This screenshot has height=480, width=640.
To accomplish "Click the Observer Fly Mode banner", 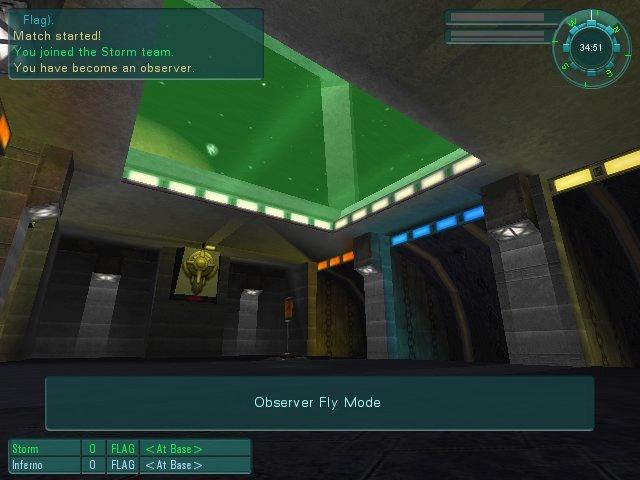I will 318,403.
